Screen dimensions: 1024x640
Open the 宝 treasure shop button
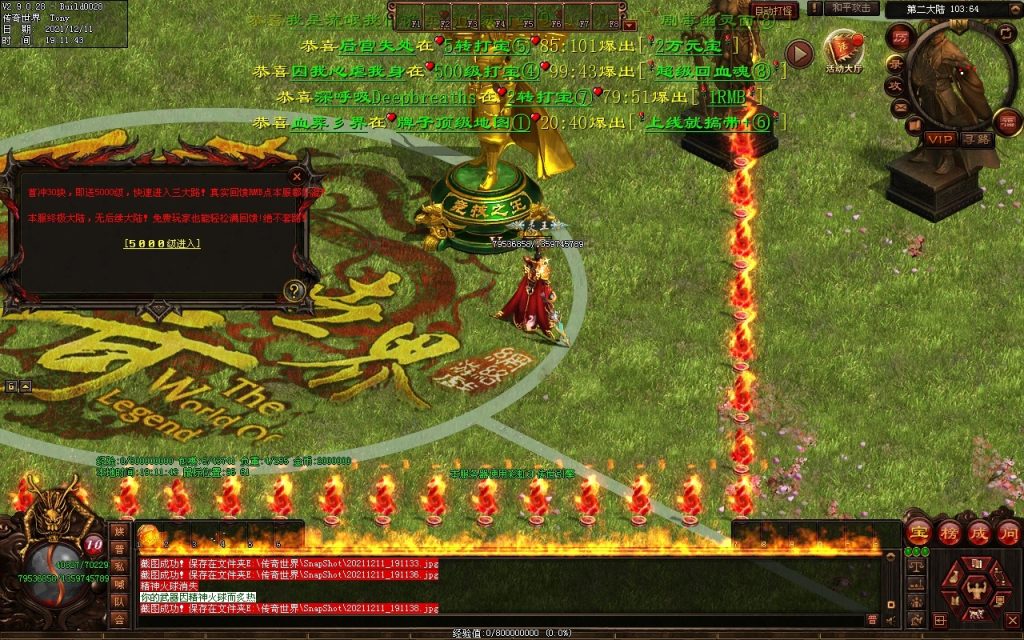point(920,532)
